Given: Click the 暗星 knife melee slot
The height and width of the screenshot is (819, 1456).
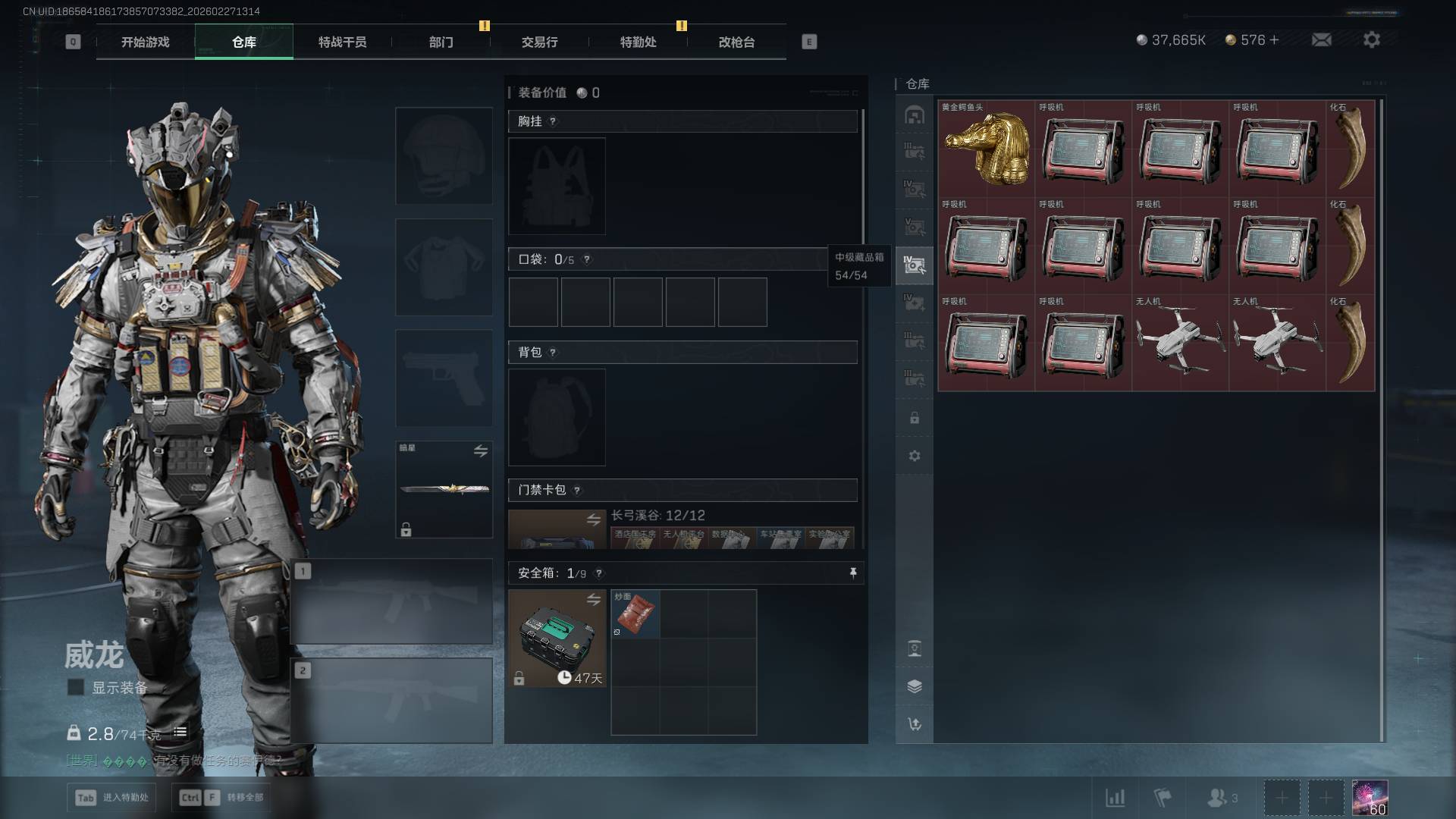Looking at the screenshot, I should click(x=444, y=489).
